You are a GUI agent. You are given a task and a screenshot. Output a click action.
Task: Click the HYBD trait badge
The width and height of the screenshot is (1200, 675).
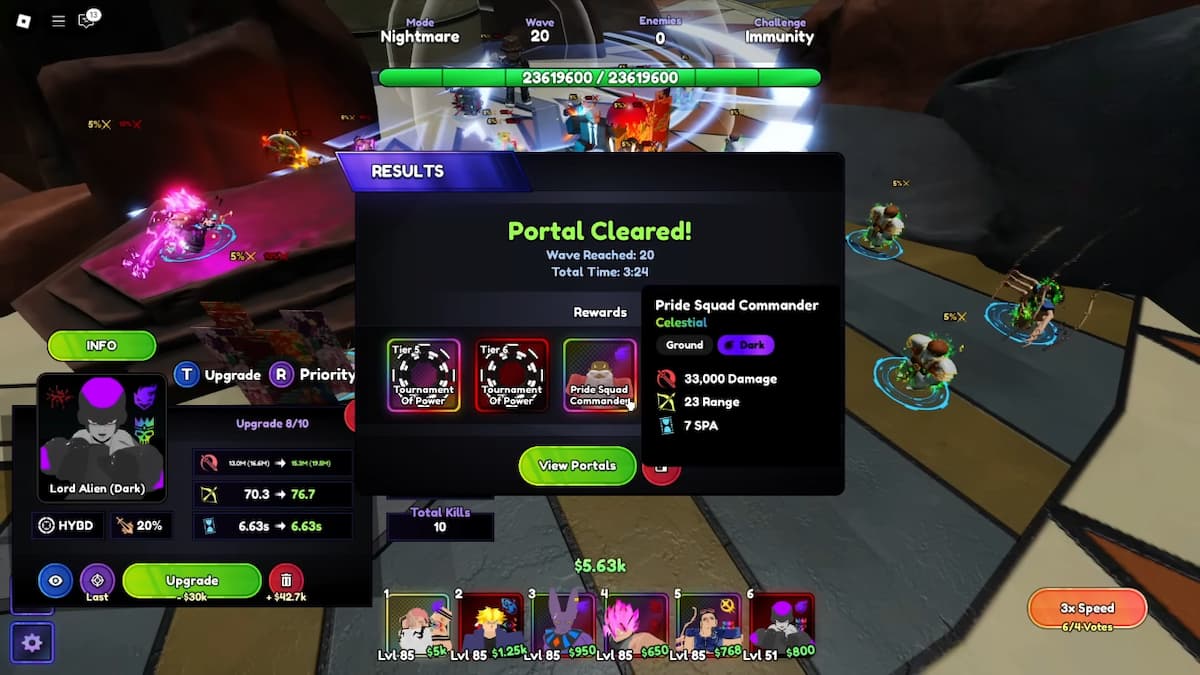pyautogui.click(x=67, y=525)
